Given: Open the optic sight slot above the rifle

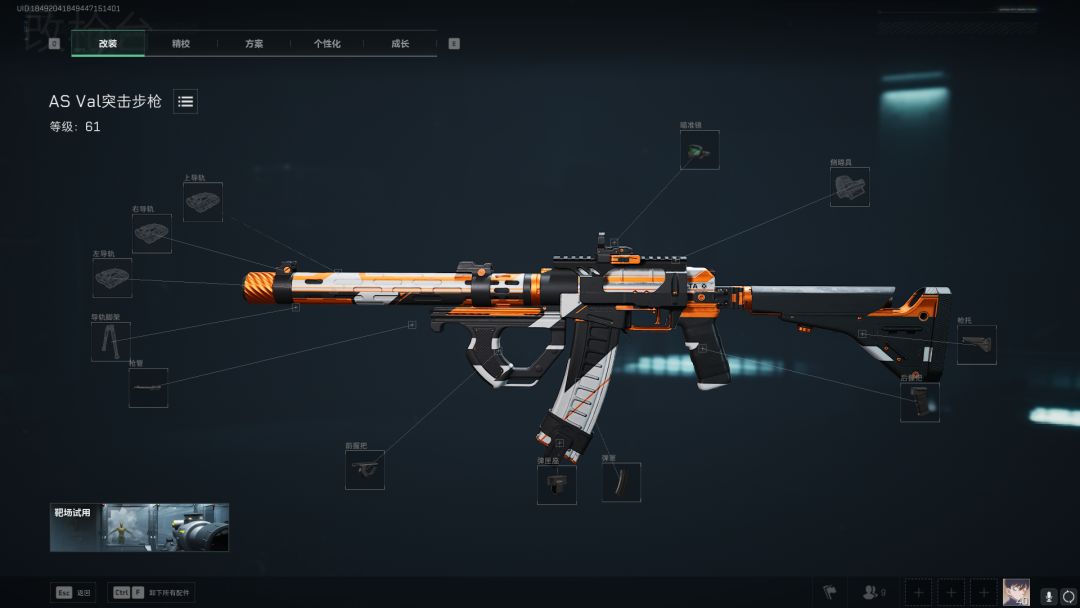Looking at the screenshot, I should 700,150.
